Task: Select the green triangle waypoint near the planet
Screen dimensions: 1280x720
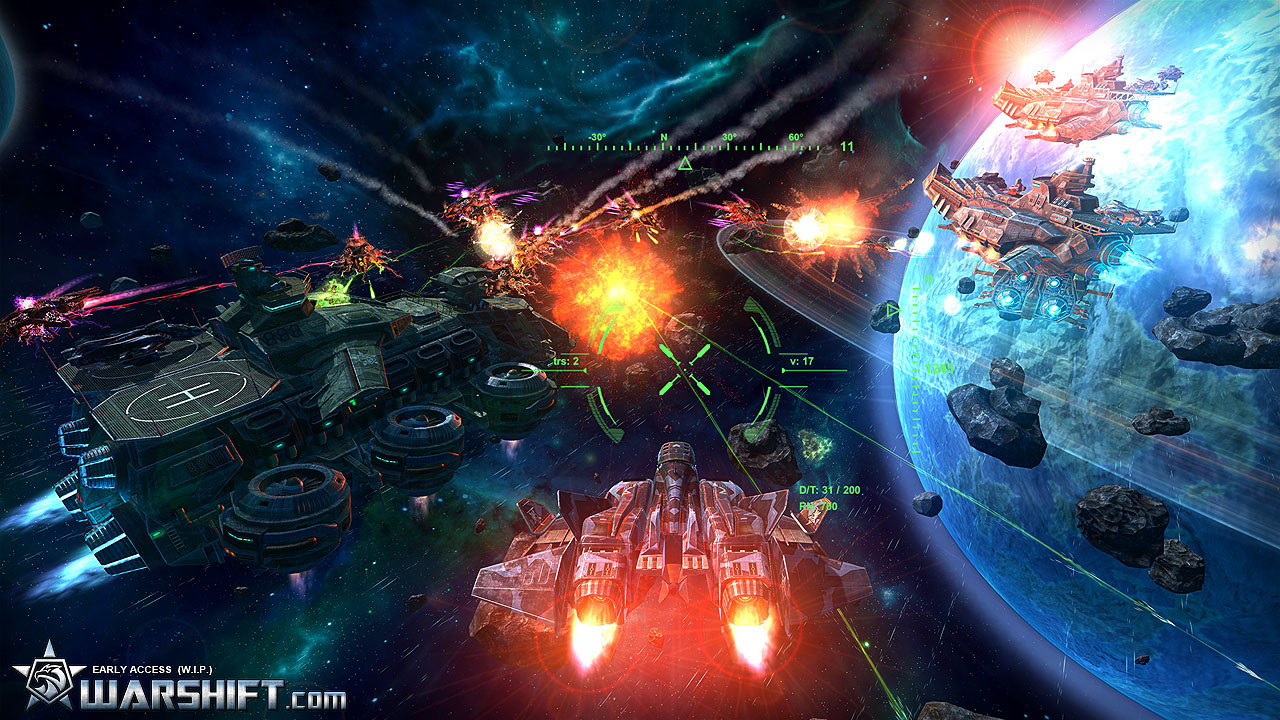Action: (891, 310)
